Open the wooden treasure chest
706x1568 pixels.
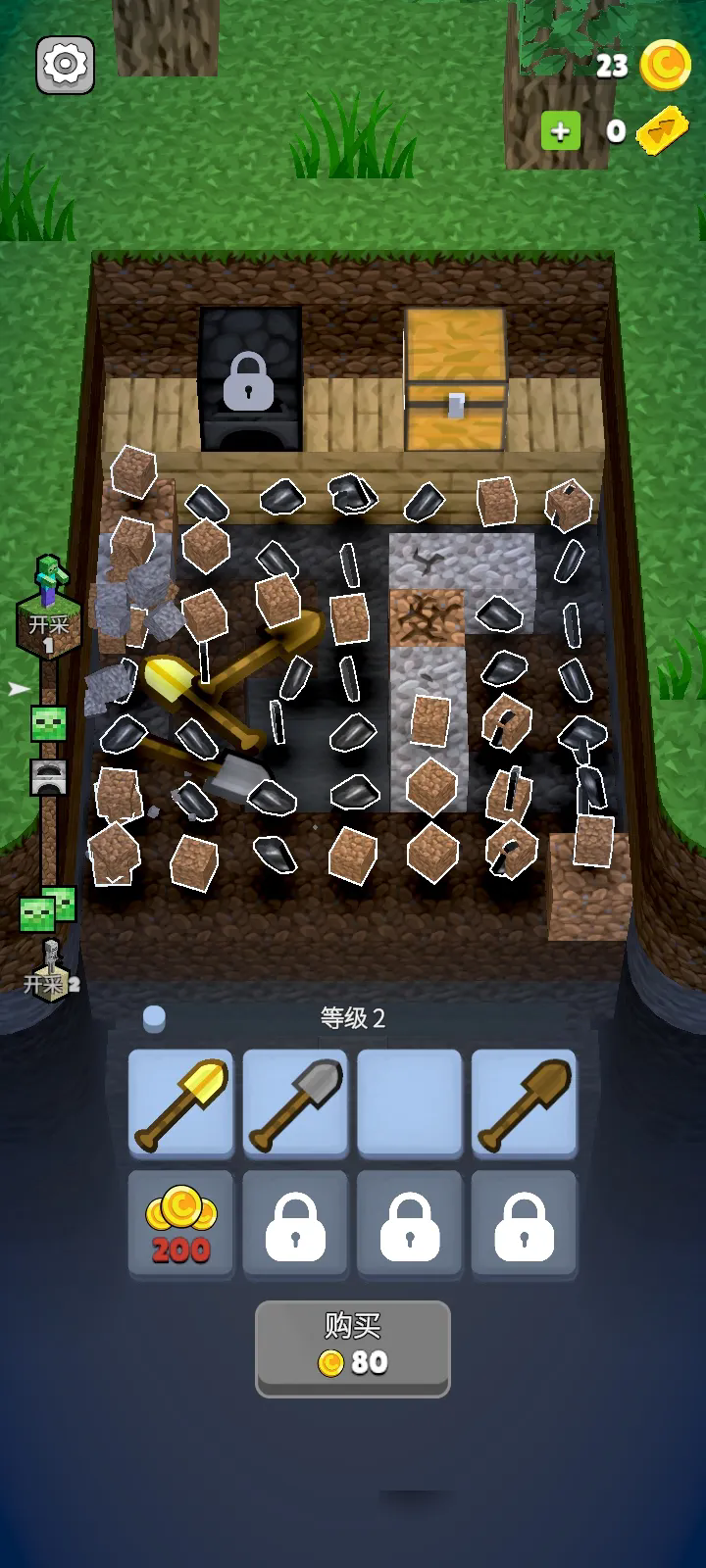coord(456,380)
